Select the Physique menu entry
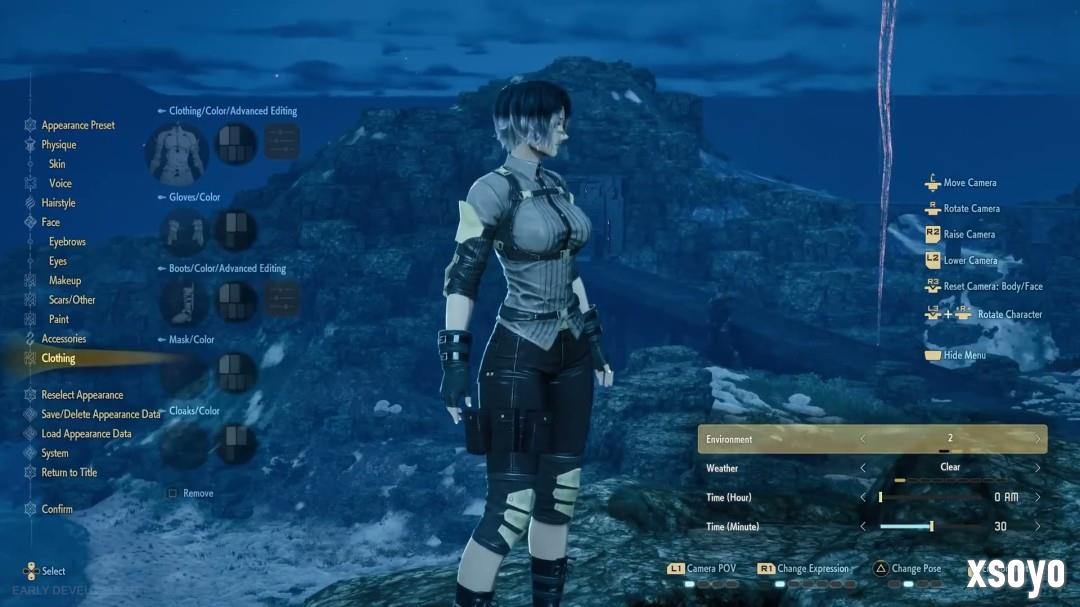The height and width of the screenshot is (607, 1080). (58, 145)
